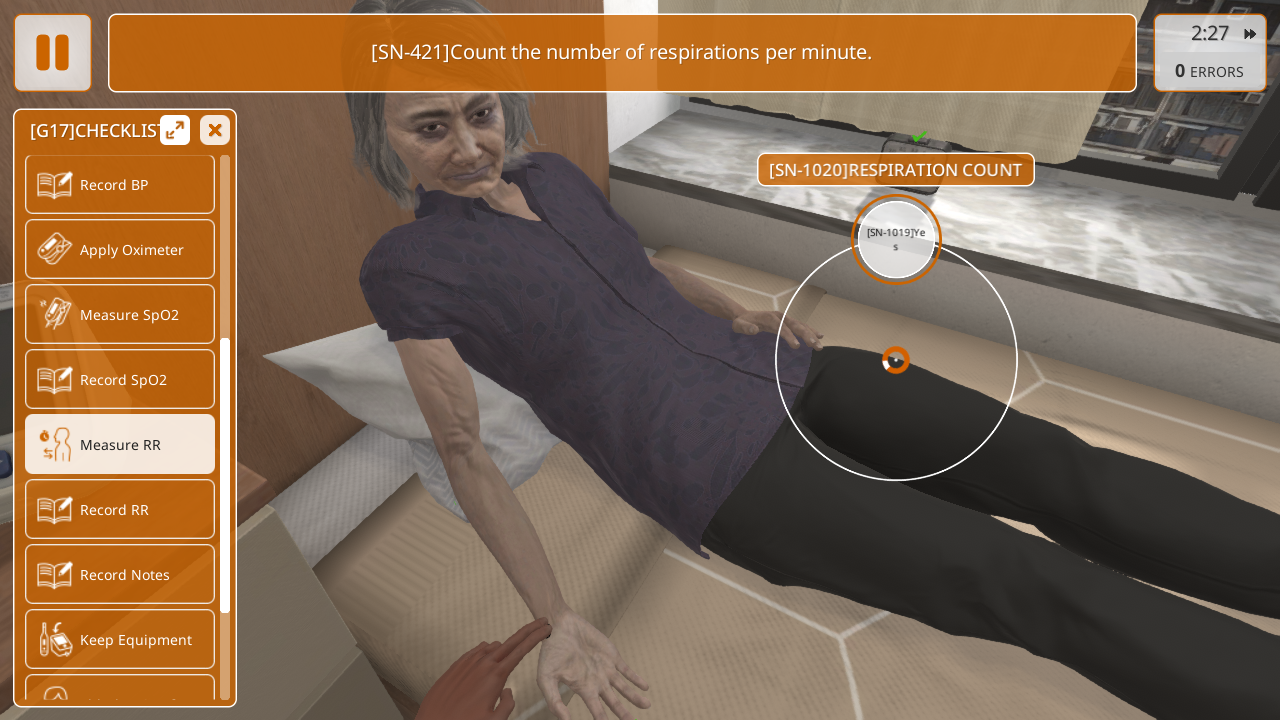Screen dimensions: 1280x720
Task: Select the Measure SpO2 step
Action: tap(120, 314)
